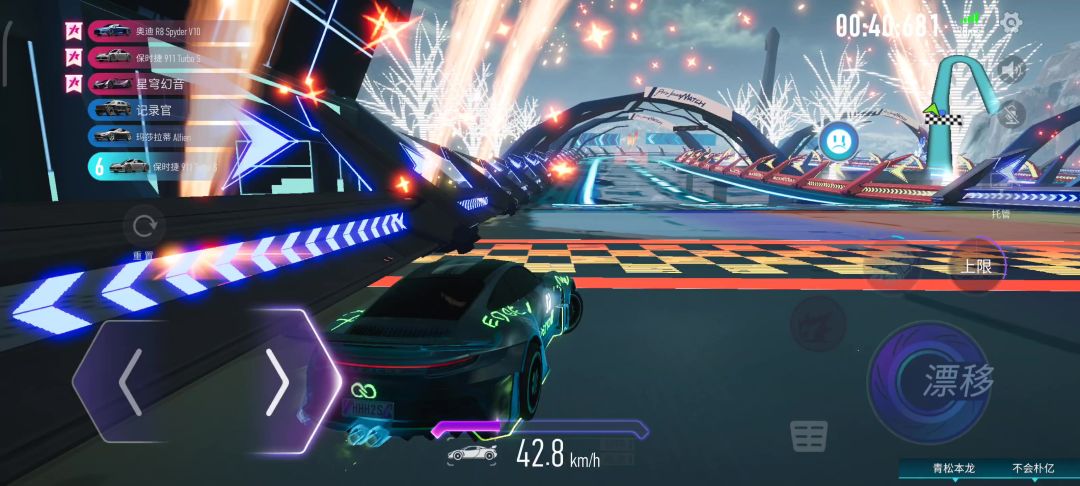
Task: Select the 不会朴亿 player tab
Action: (1034, 468)
